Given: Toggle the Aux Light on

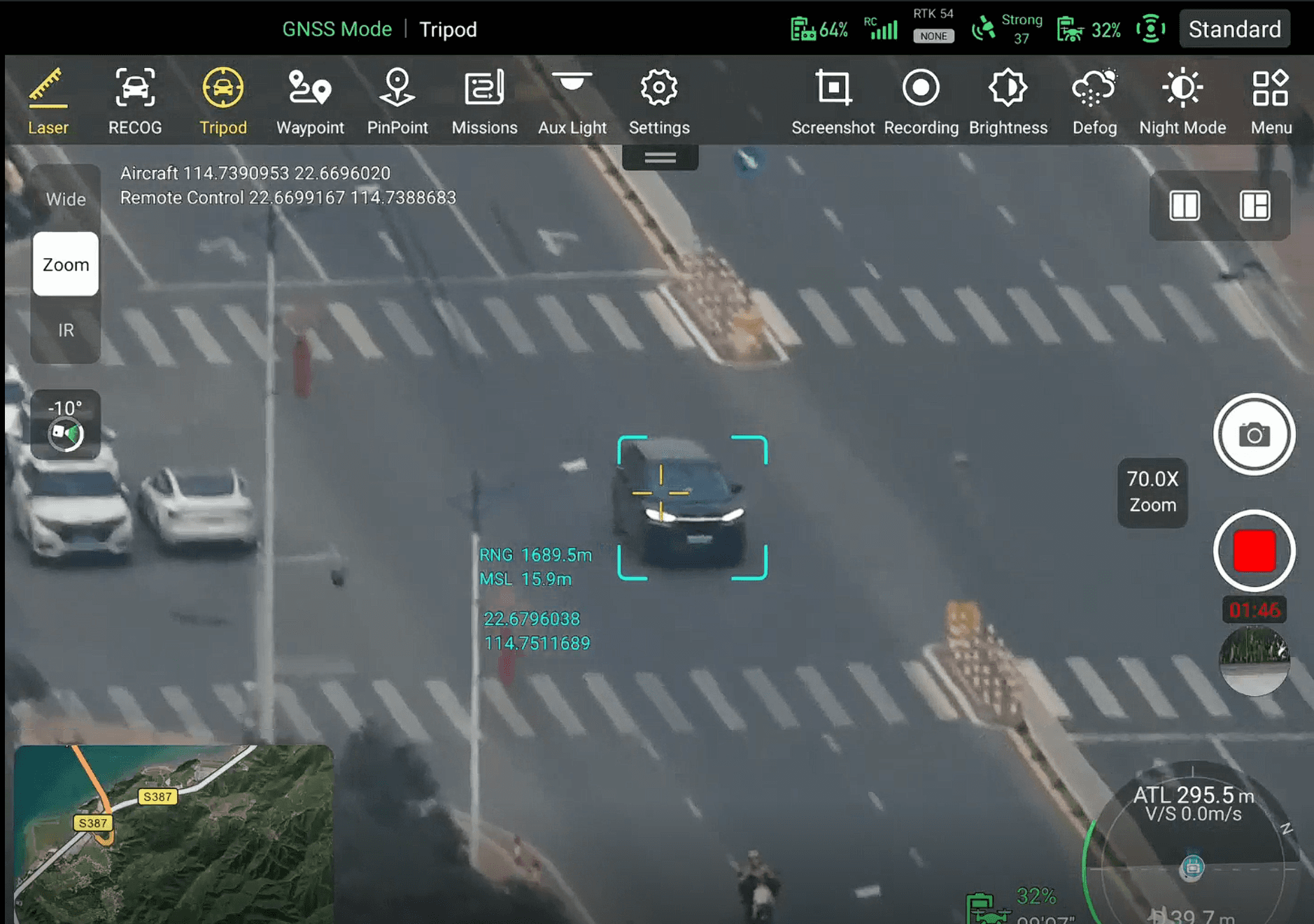Looking at the screenshot, I should [x=572, y=100].
